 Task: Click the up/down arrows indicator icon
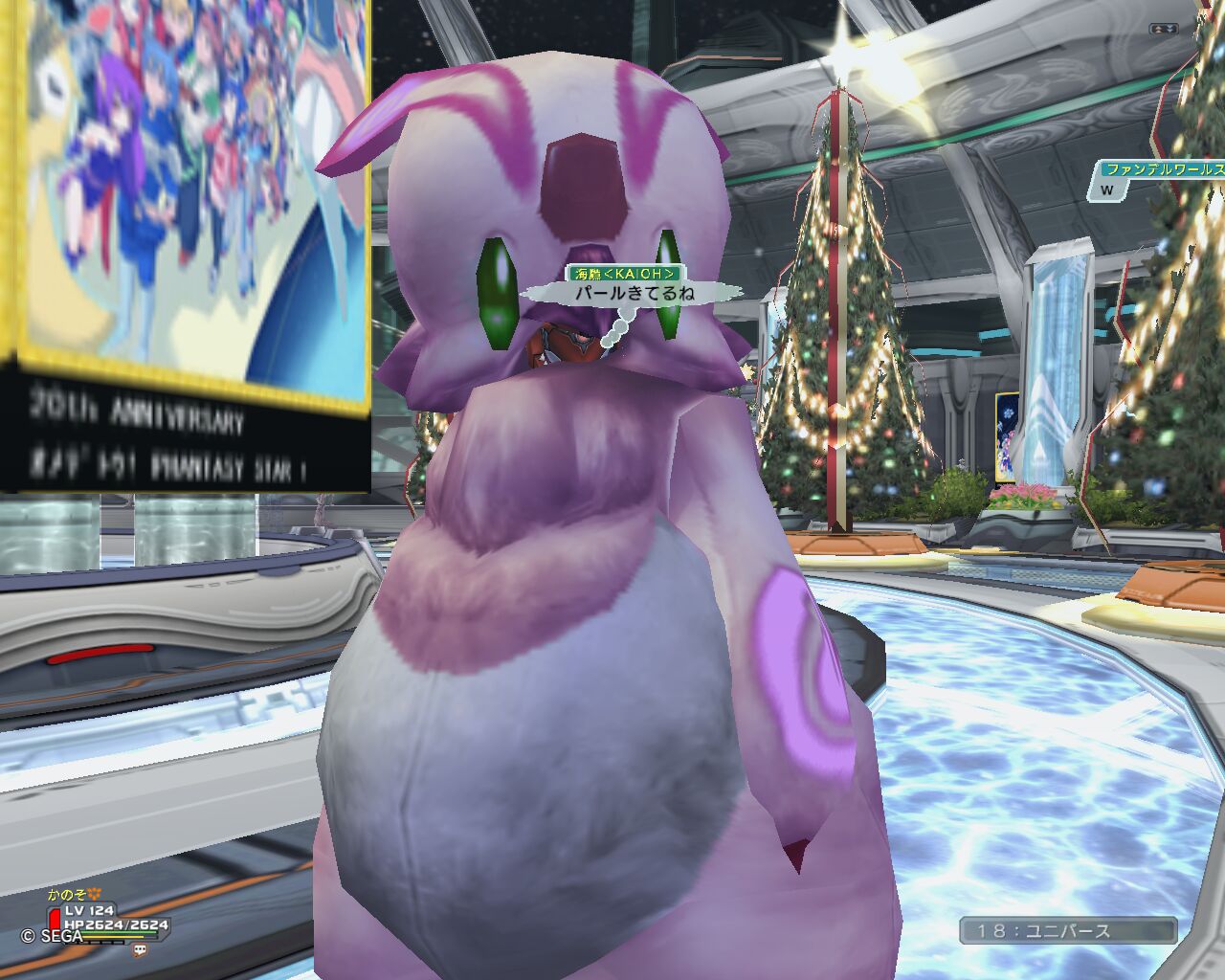1162,30
